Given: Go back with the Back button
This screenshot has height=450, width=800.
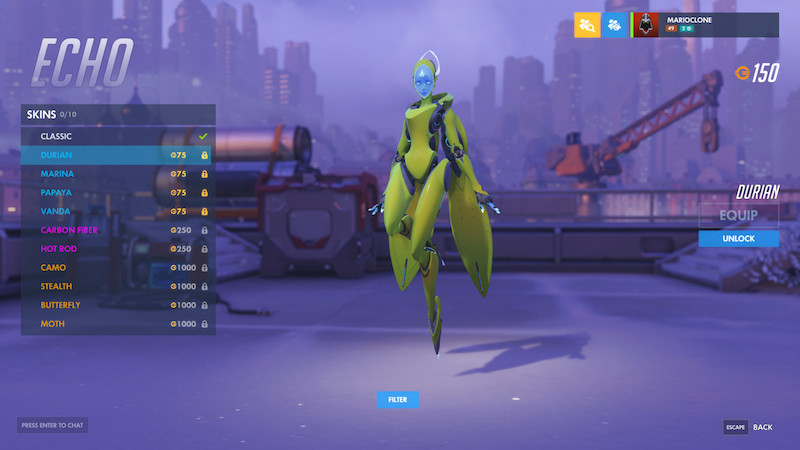Looking at the screenshot, I should click(x=749, y=427).
